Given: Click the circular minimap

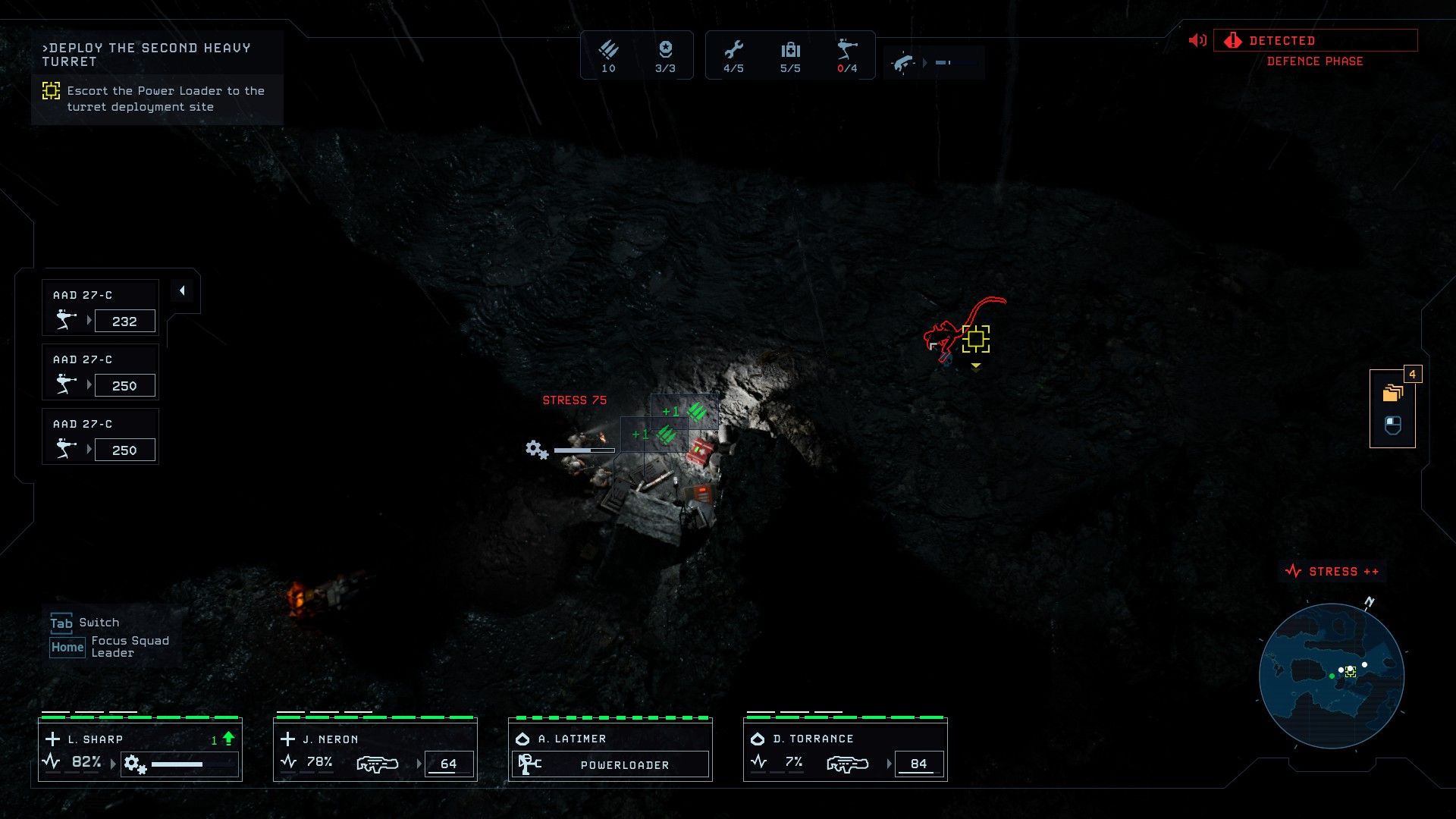Looking at the screenshot, I should pos(1332,676).
